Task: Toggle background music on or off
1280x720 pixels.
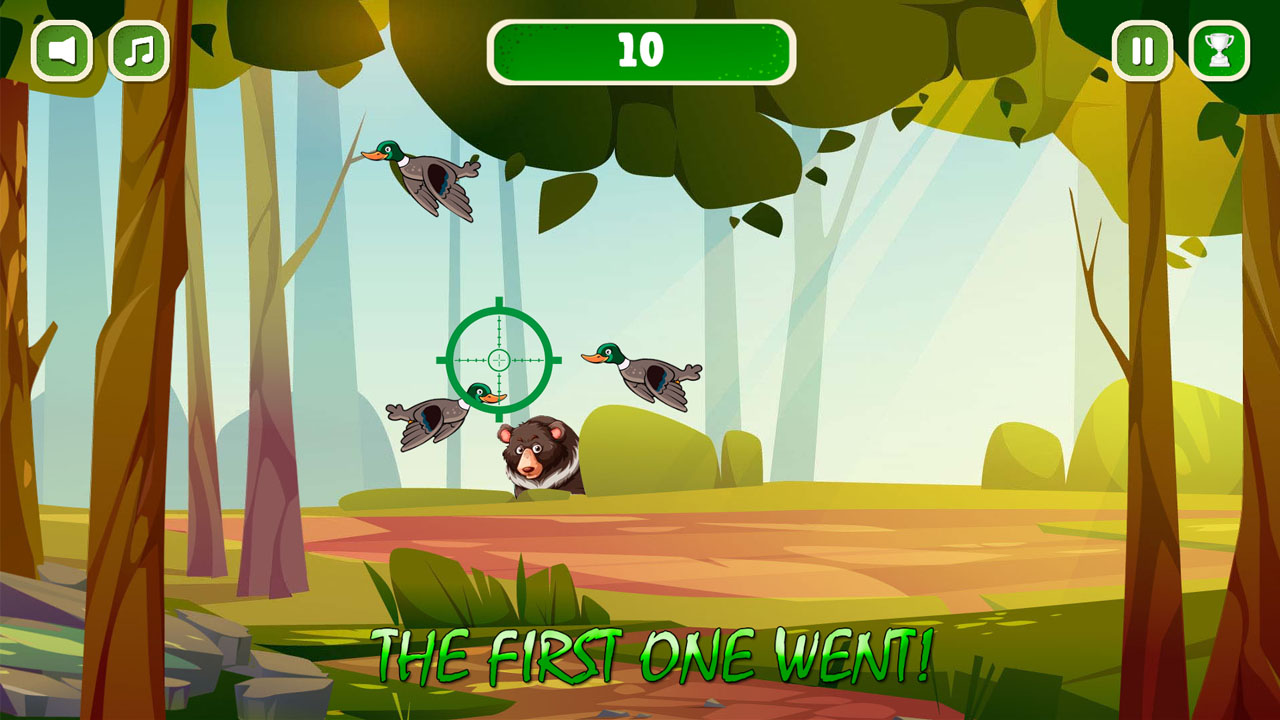Action: click(140, 50)
